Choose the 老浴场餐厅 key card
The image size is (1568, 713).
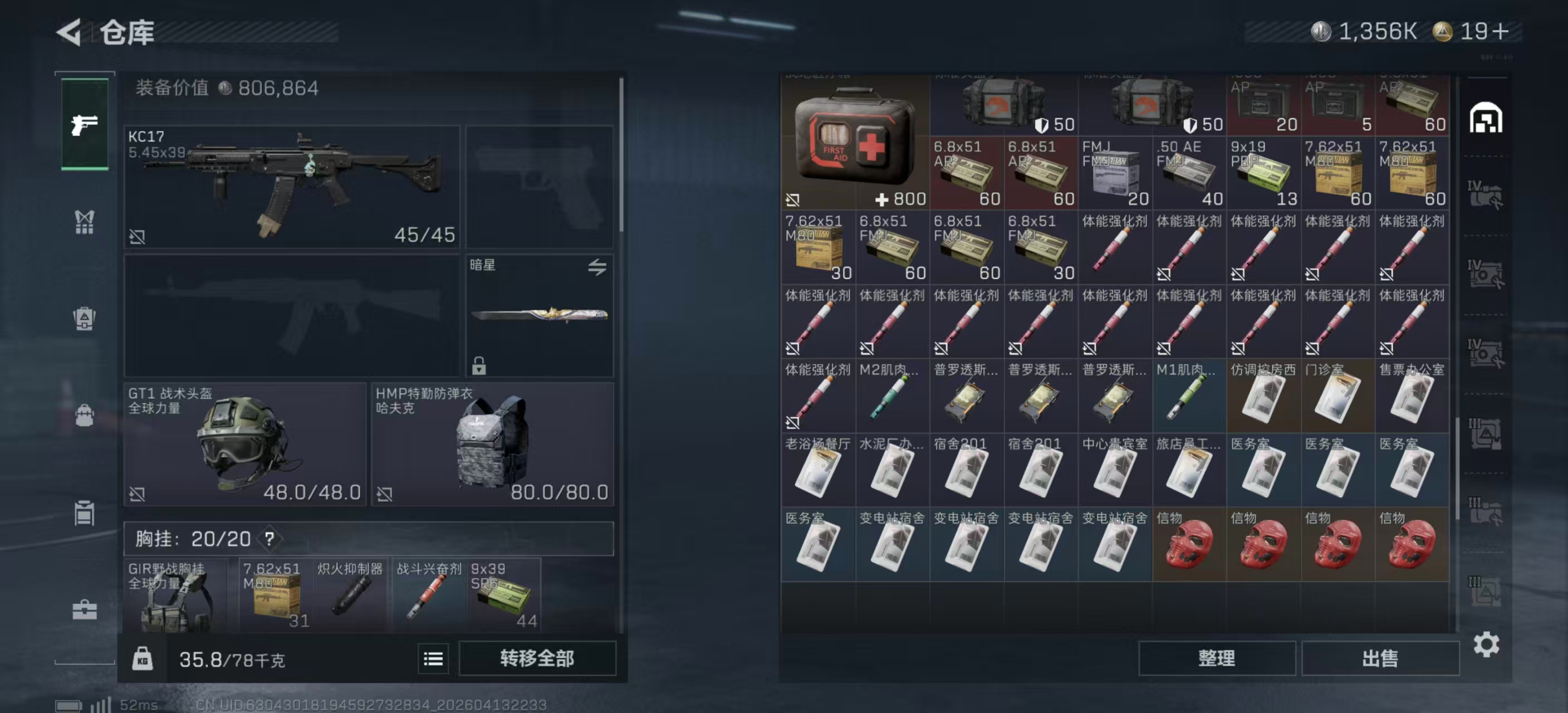point(817,470)
